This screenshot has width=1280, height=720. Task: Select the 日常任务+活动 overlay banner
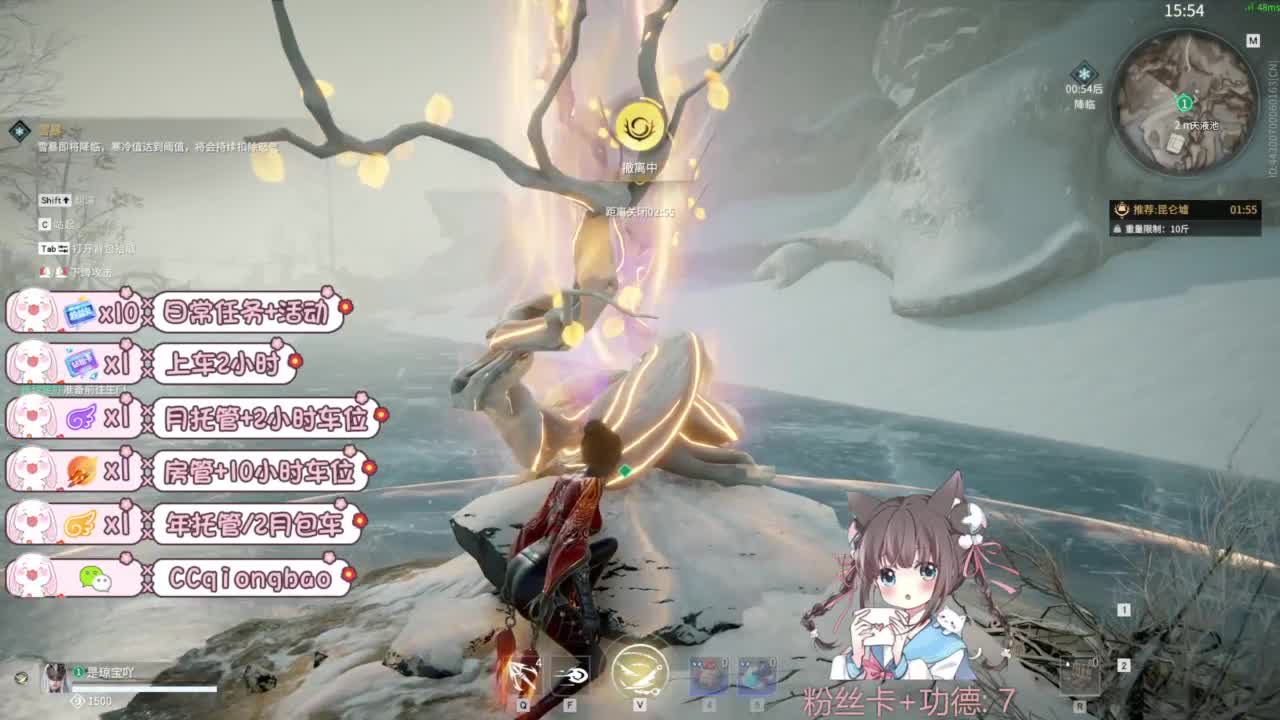(245, 310)
